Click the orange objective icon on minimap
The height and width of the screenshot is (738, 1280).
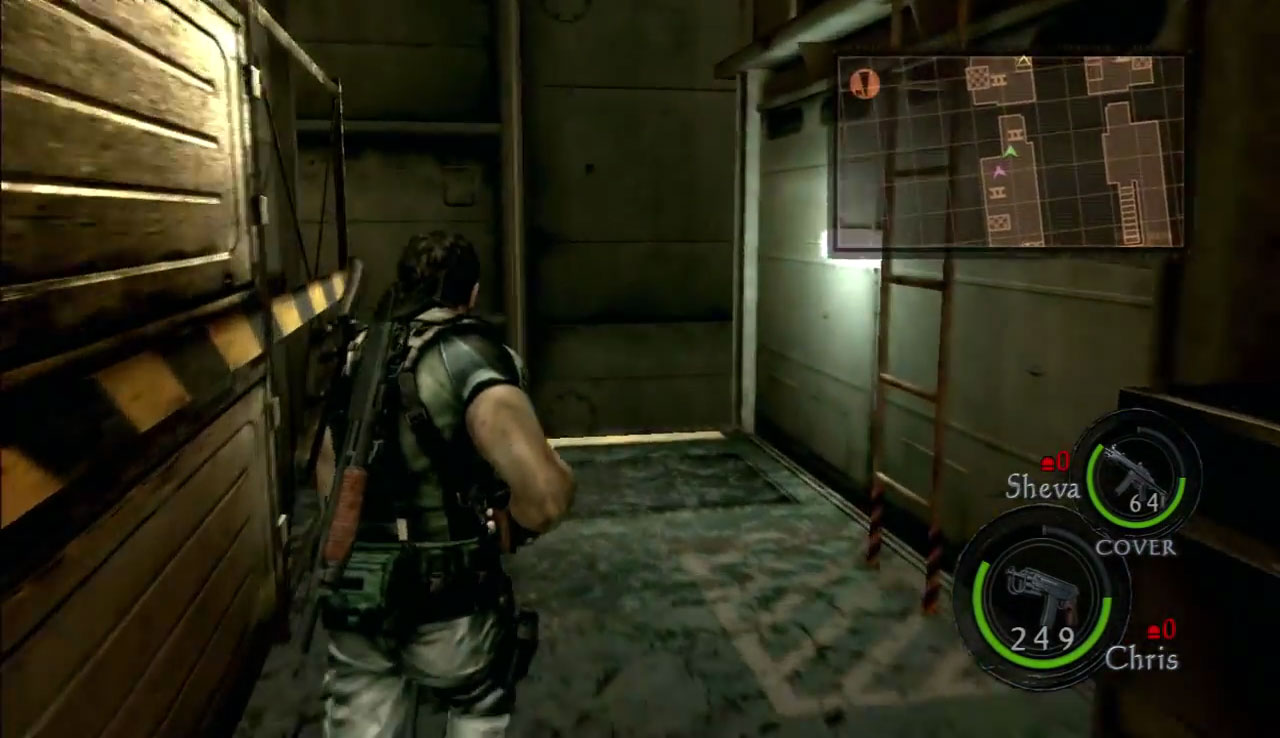tap(865, 83)
